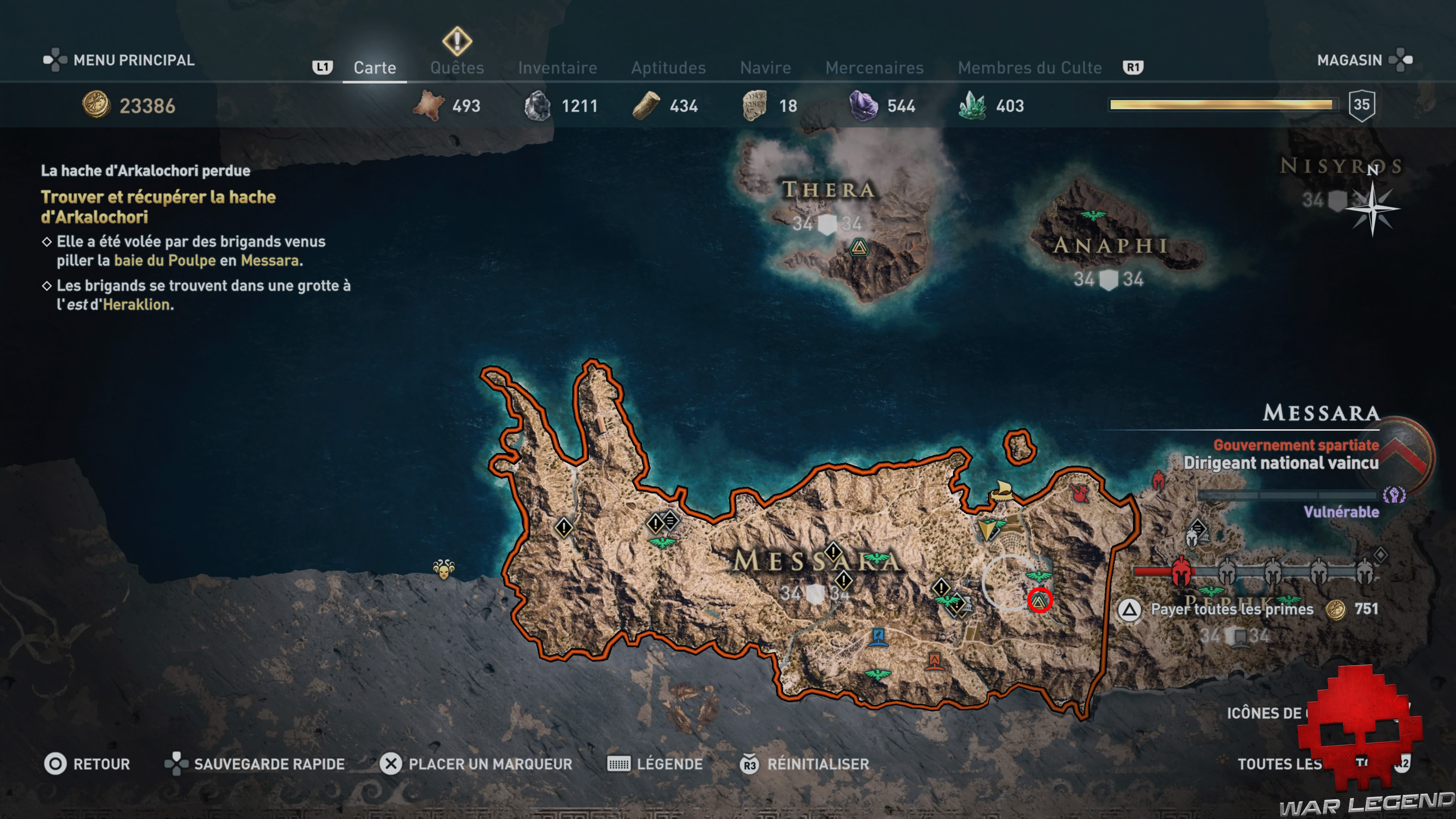The height and width of the screenshot is (819, 1456).
Task: Select the Aptitudes tab
Action: [x=668, y=68]
